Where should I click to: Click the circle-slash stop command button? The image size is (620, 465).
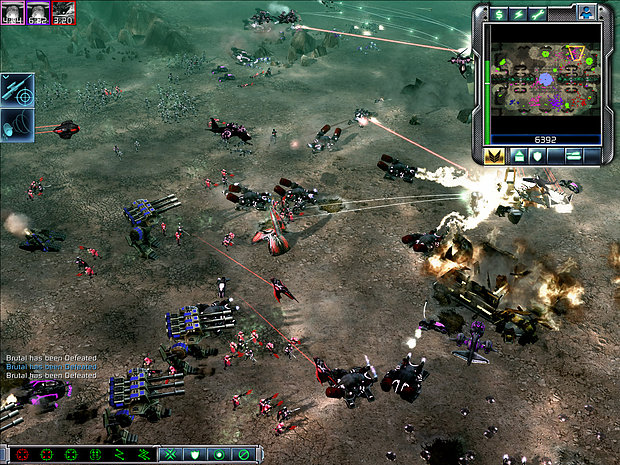tap(243, 454)
